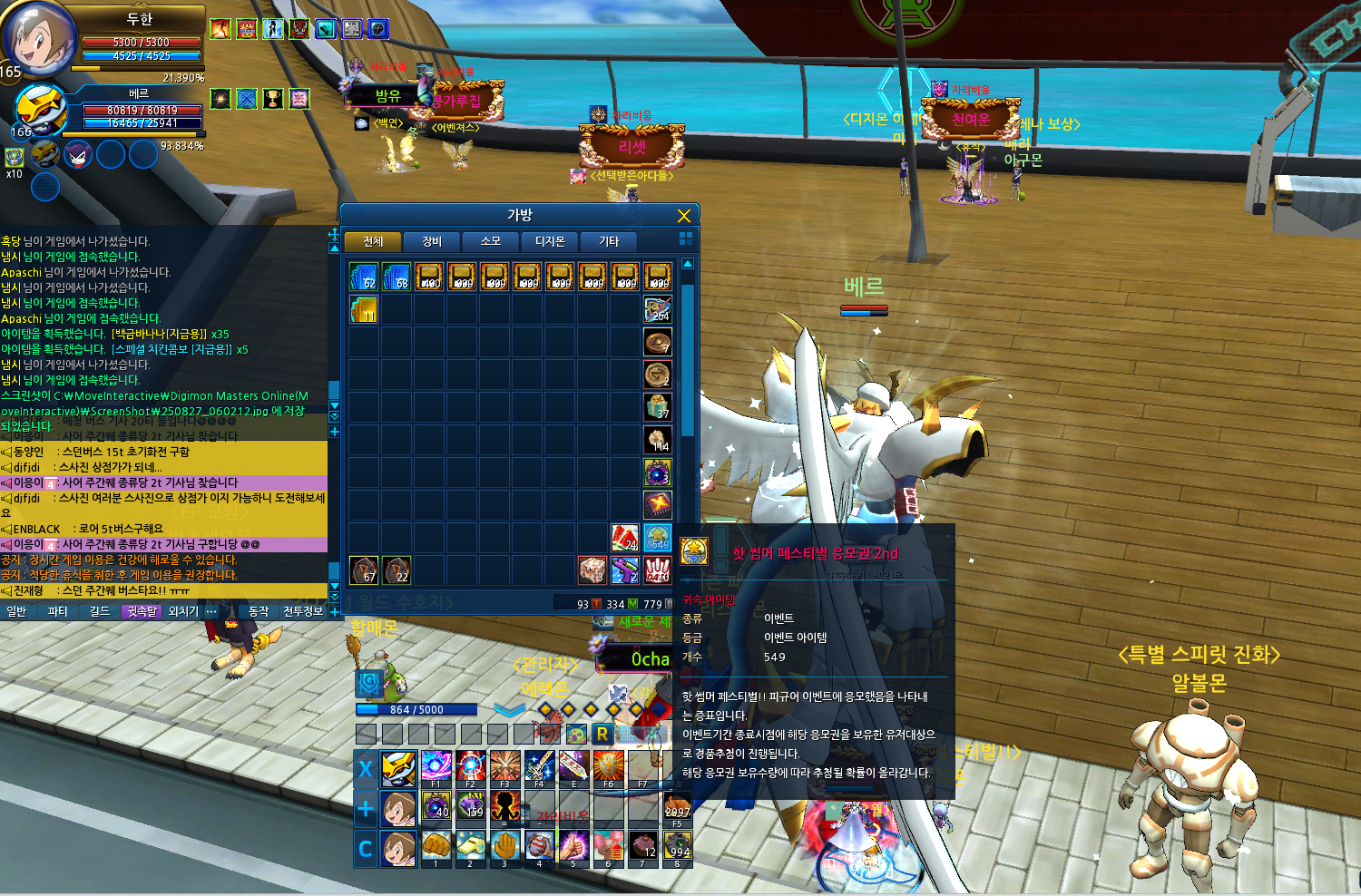Toggle the inventory grid view button
Image resolution: width=1361 pixels, height=896 pixels.
(x=686, y=238)
